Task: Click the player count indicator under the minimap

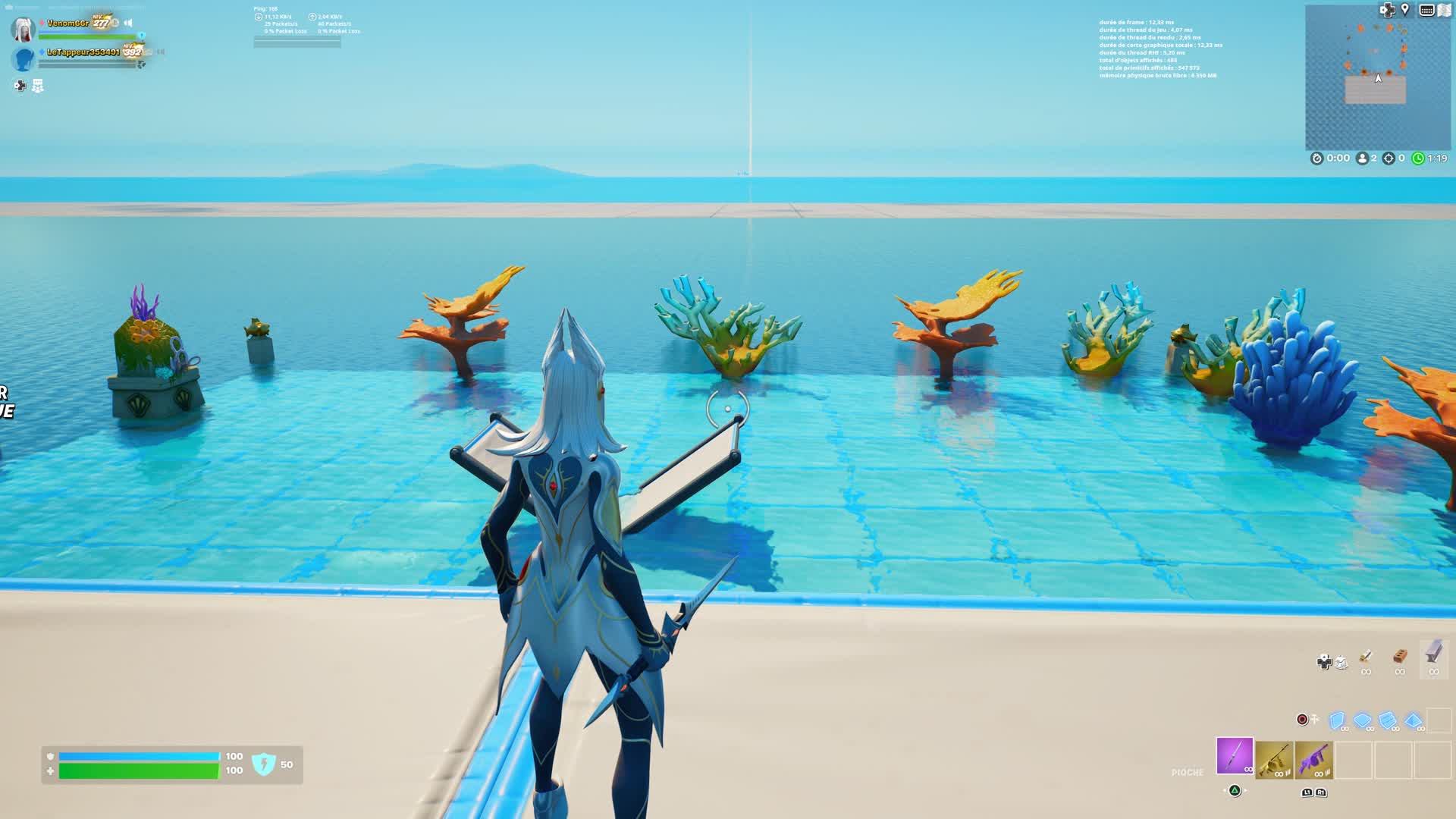Action: point(1363,158)
